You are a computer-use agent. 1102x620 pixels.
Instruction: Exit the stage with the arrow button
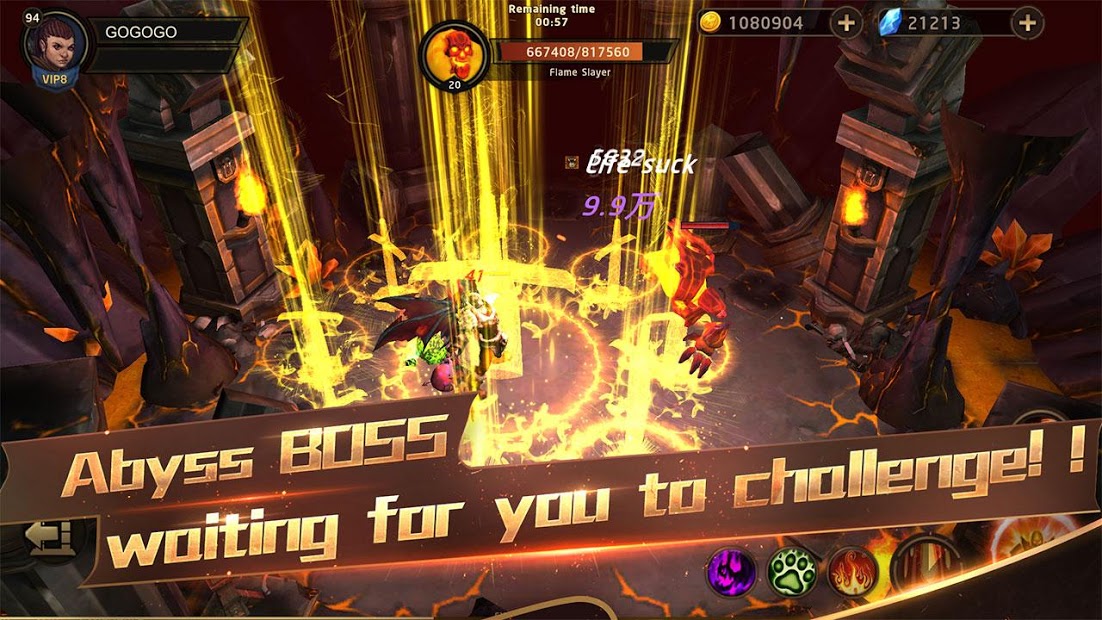[47, 539]
